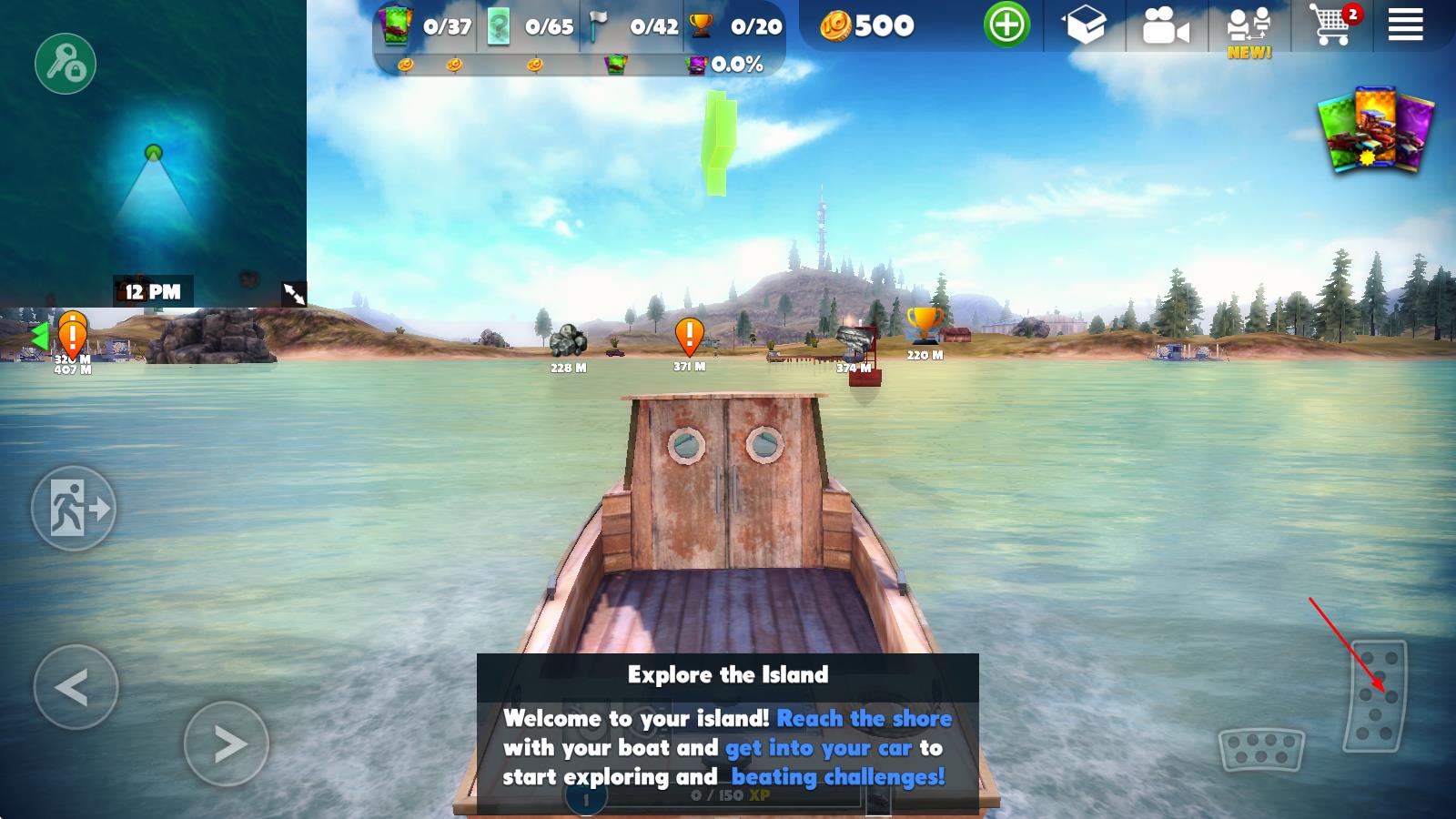Exit the vehicle using the running man button
This screenshot has width=1456, height=819.
click(x=74, y=508)
